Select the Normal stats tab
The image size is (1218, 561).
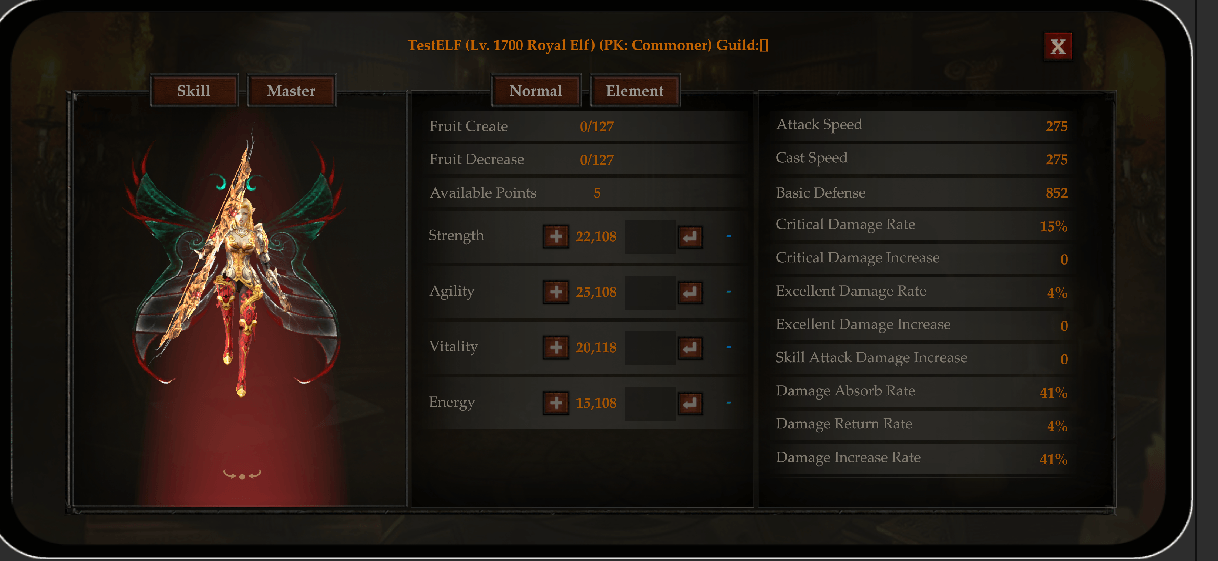pos(536,91)
